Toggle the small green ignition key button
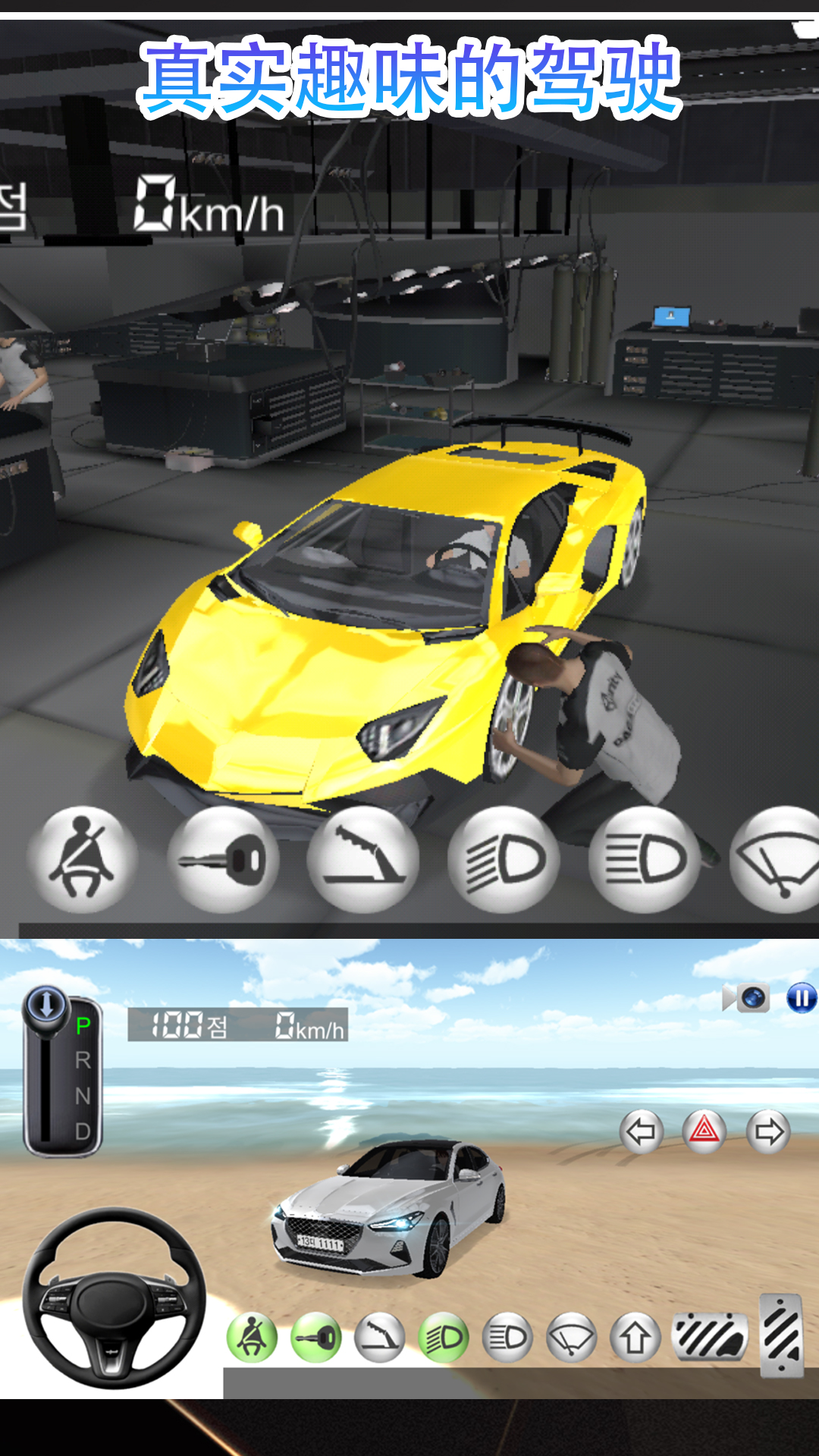The image size is (819, 1456). 316,1338
